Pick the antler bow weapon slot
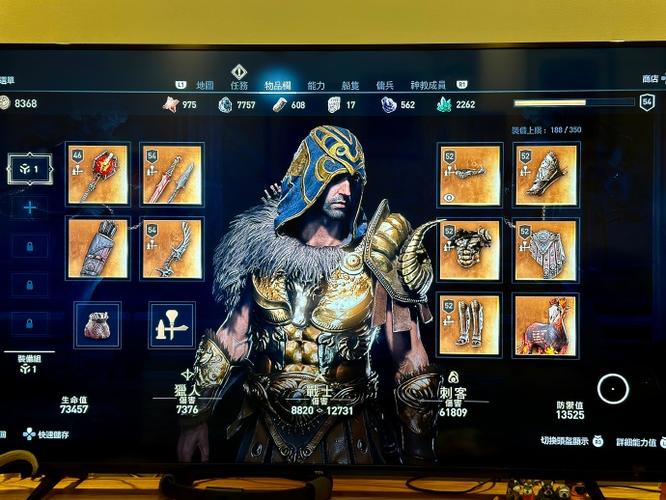The width and height of the screenshot is (666, 500). click(171, 248)
